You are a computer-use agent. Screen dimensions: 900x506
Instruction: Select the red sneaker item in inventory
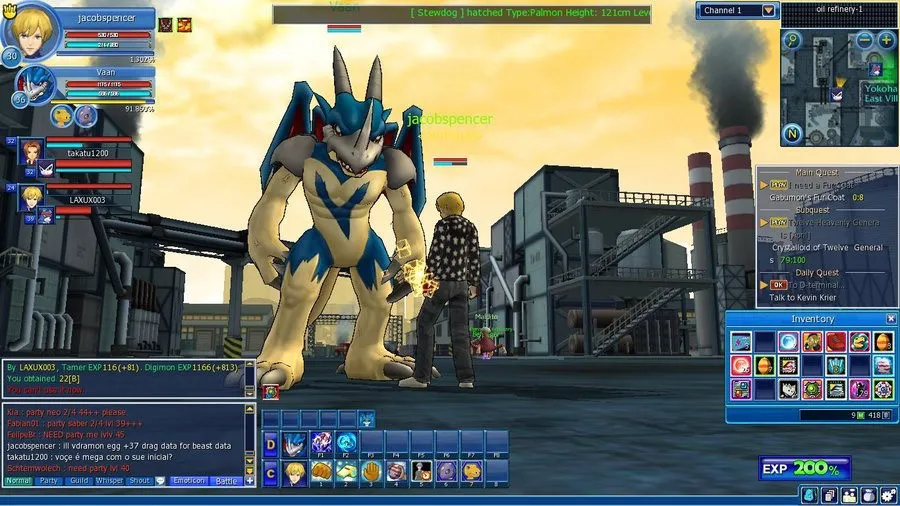click(x=835, y=343)
